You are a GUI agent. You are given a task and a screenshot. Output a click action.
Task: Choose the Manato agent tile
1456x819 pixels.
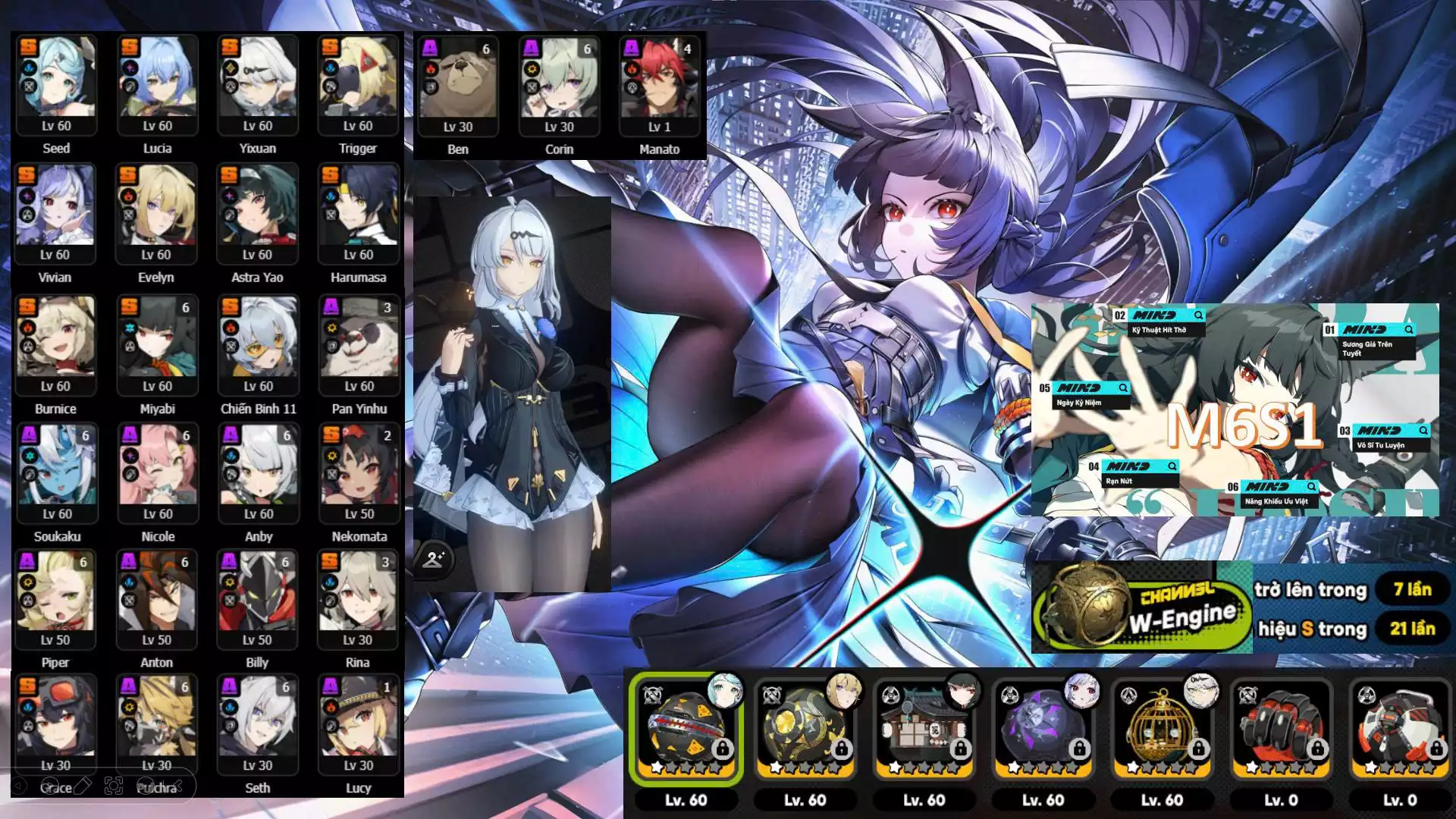pyautogui.click(x=659, y=86)
